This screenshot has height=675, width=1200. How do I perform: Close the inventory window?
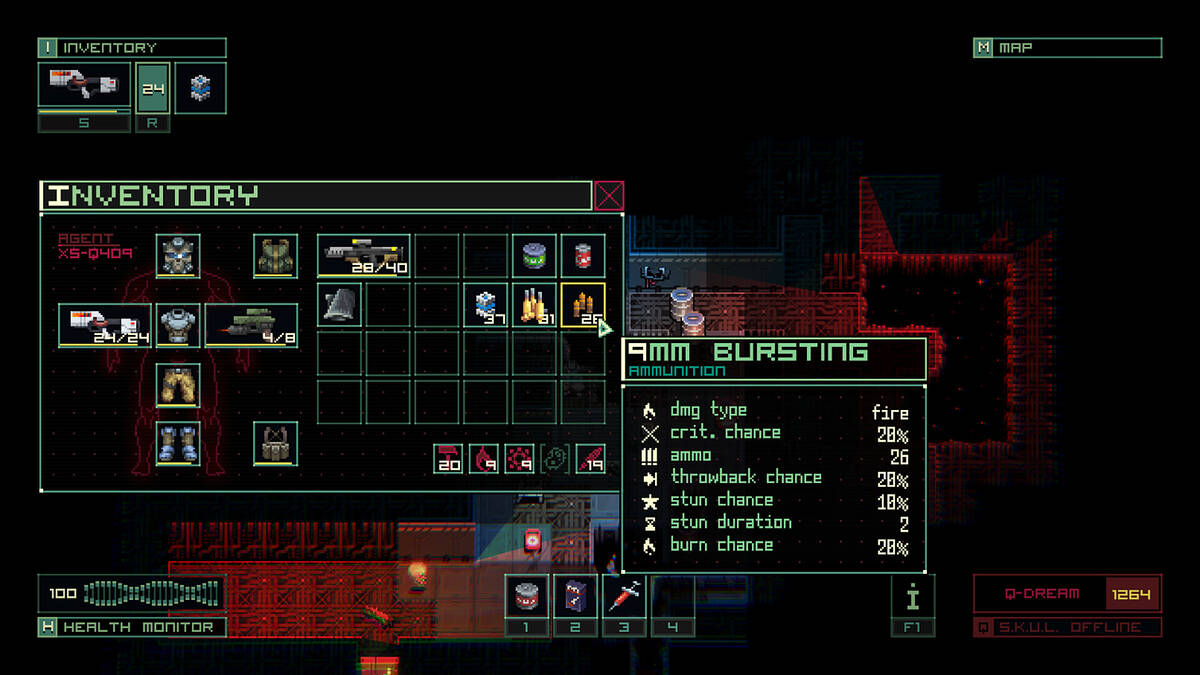pos(609,196)
